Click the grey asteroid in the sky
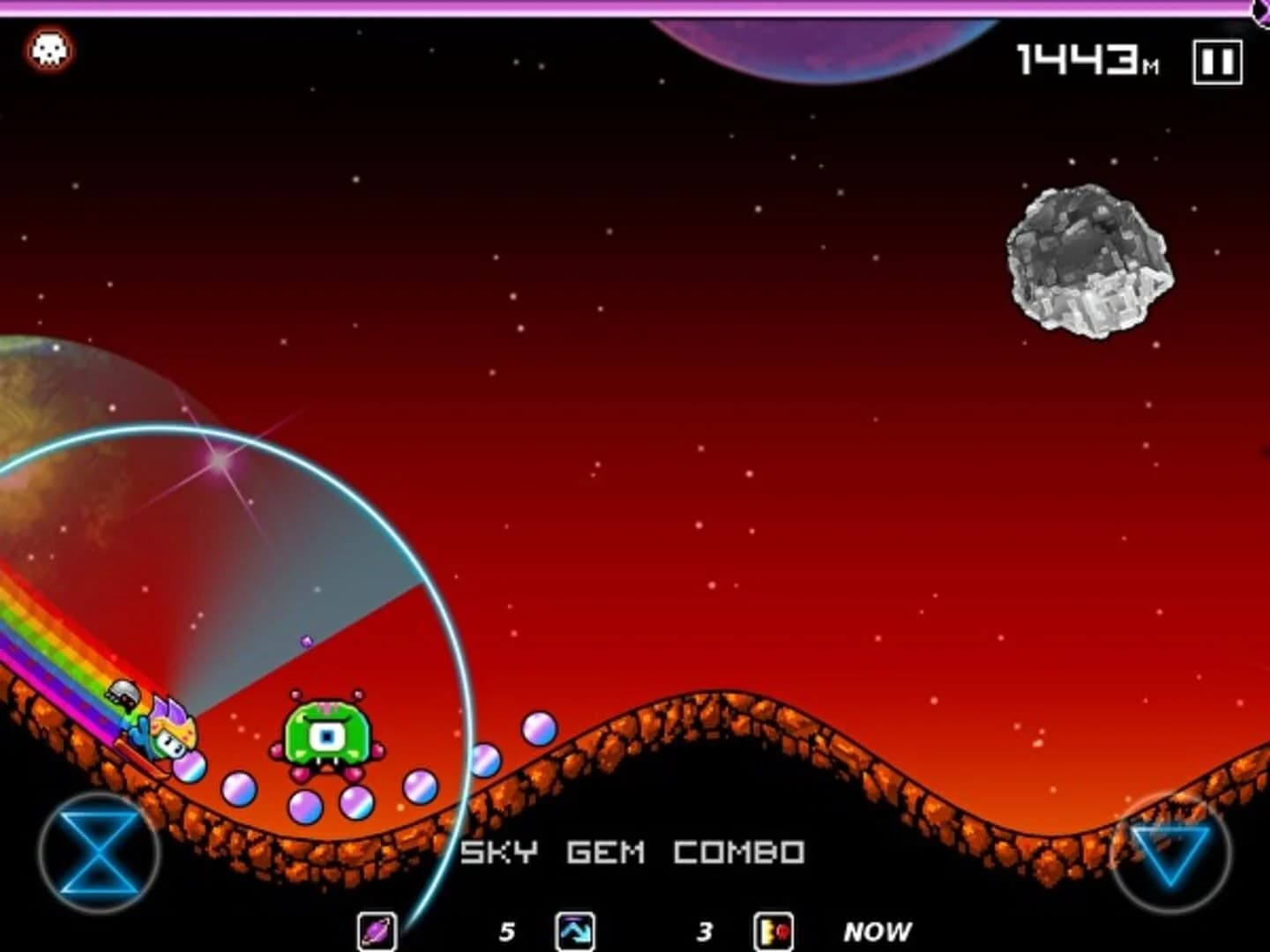The height and width of the screenshot is (952, 1270). coord(1089,260)
